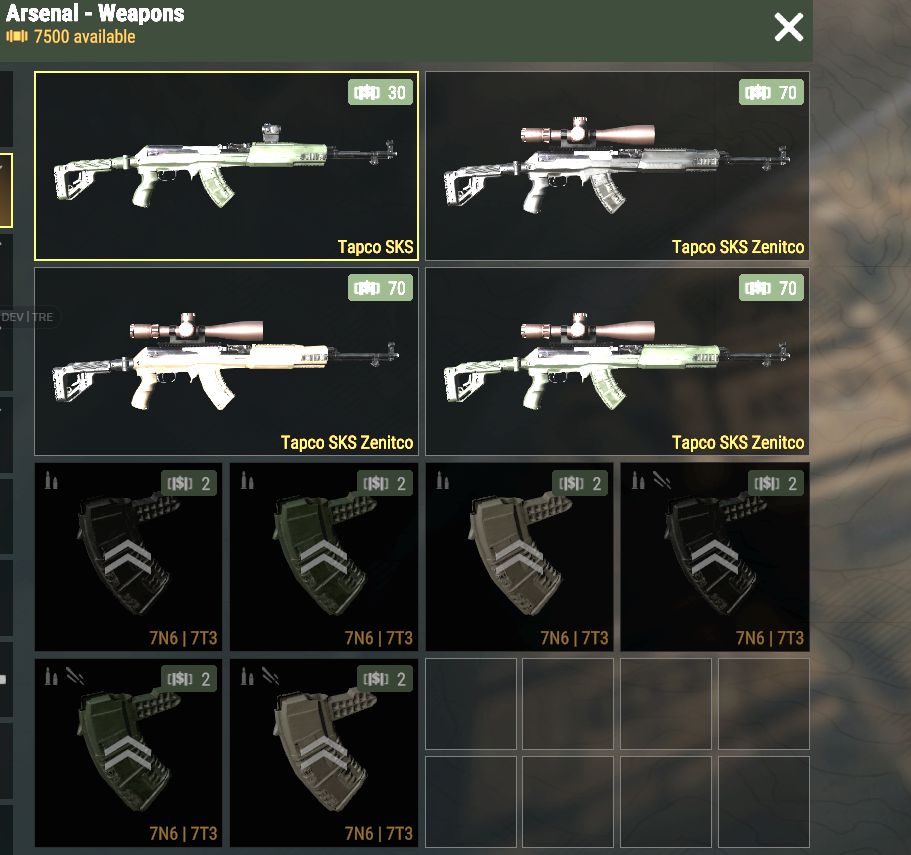The width and height of the screenshot is (911, 855).
Task: Choose the tan 7N6 magazine with tracers
Action: (324, 753)
